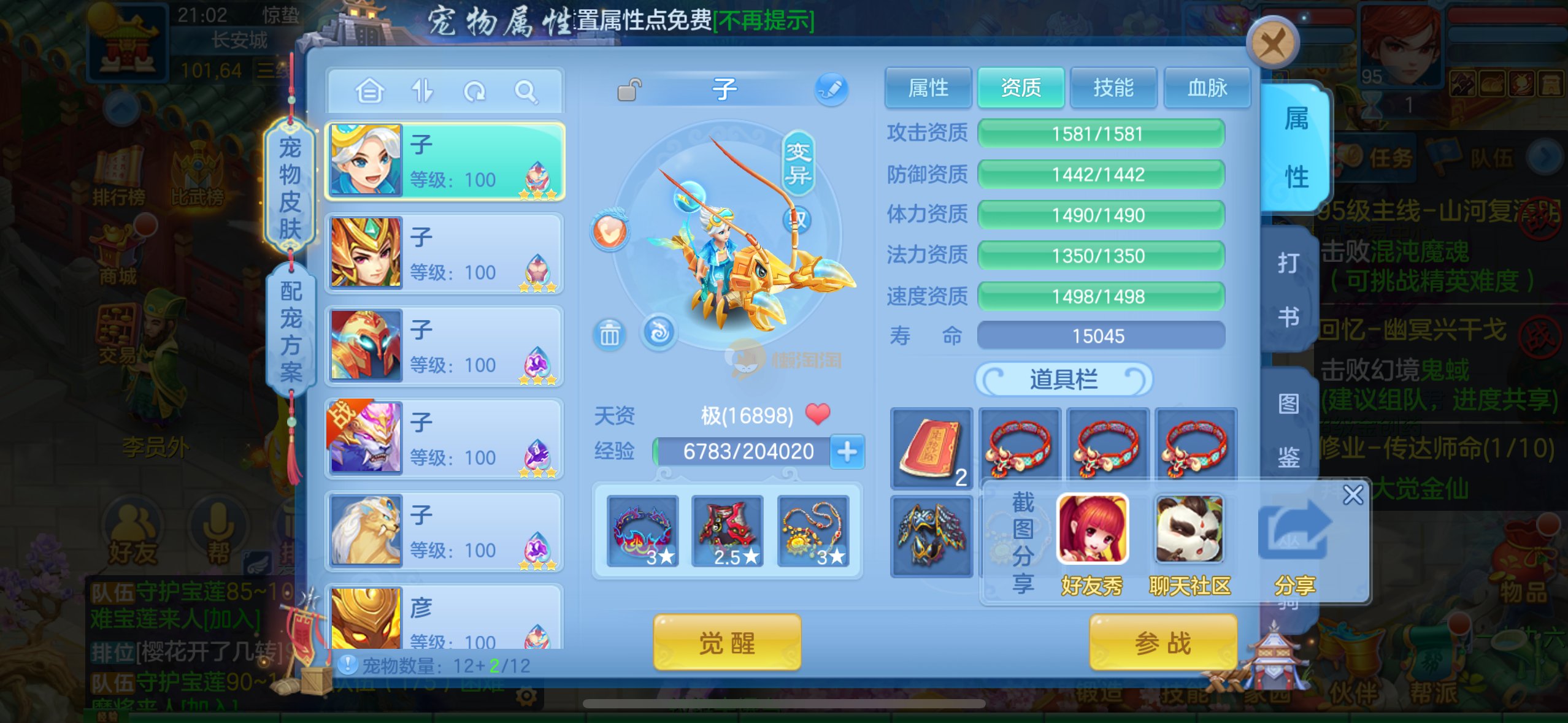1568x723 pixels.
Task: Select the 血脉 bloodline tab
Action: tap(1207, 88)
